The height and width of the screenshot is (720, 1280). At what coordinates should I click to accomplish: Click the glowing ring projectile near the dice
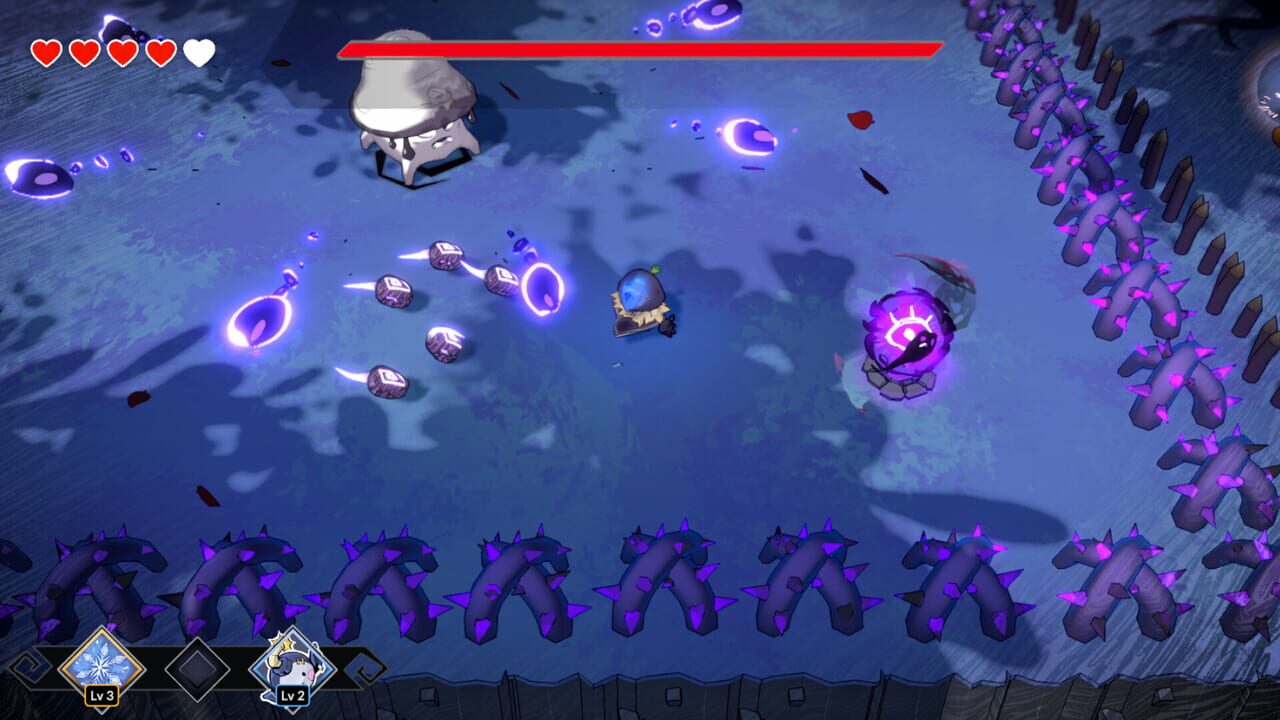click(x=540, y=290)
